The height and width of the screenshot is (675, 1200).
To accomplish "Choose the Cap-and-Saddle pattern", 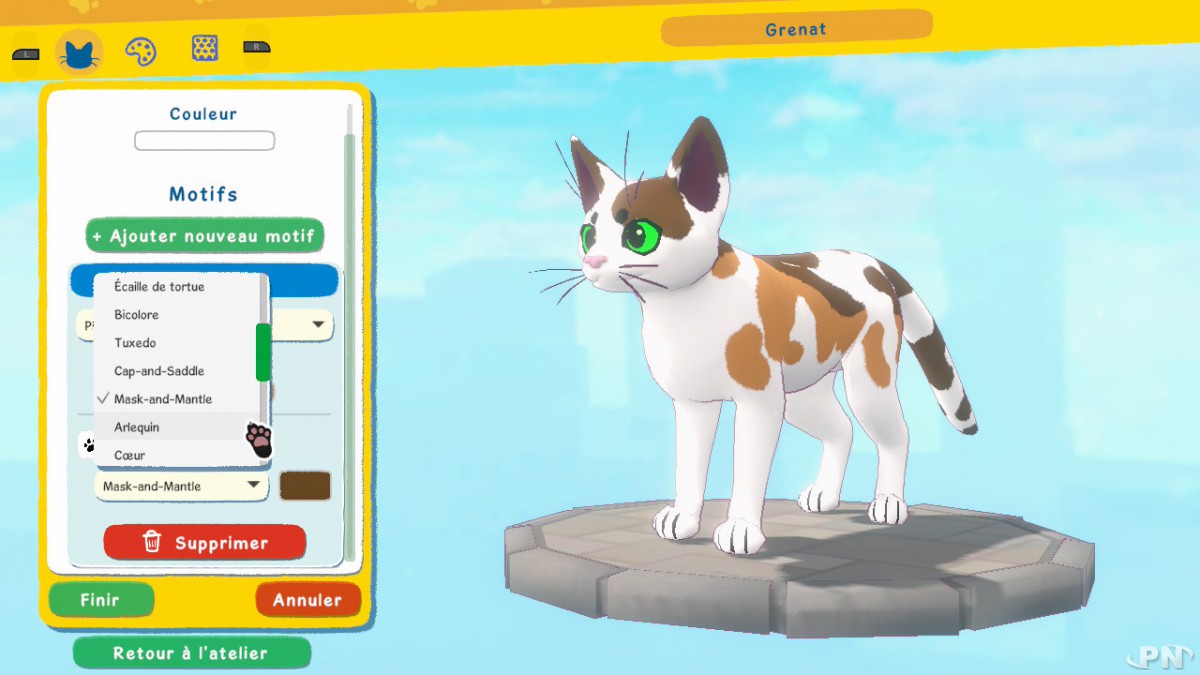I will coord(159,371).
